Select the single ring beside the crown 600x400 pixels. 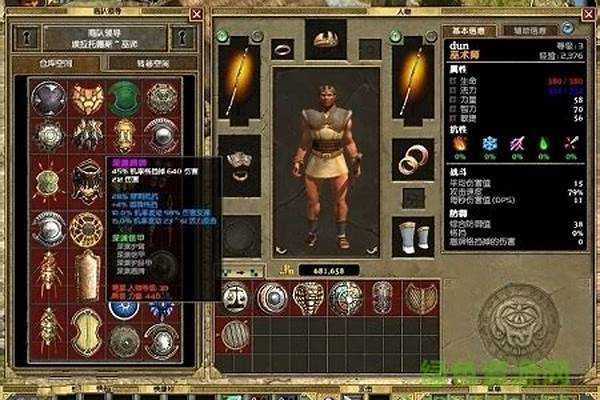pyautogui.click(x=283, y=48)
